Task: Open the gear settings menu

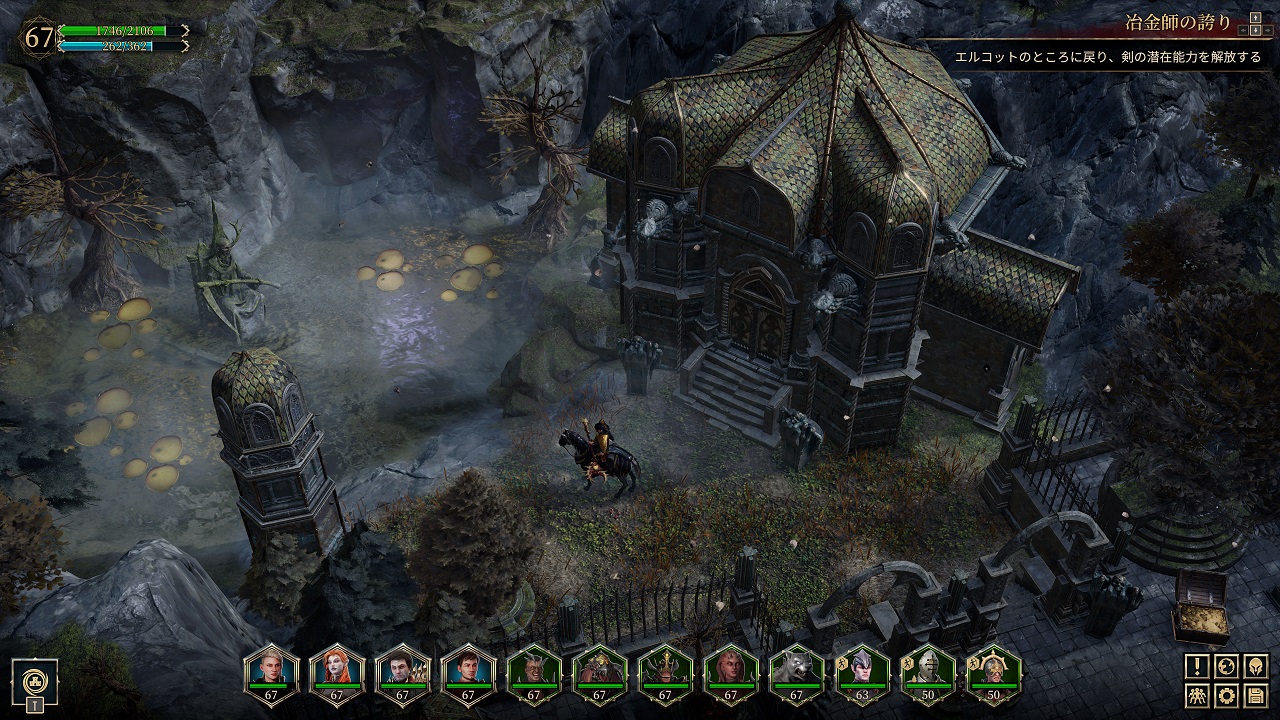Action: (x=1227, y=695)
